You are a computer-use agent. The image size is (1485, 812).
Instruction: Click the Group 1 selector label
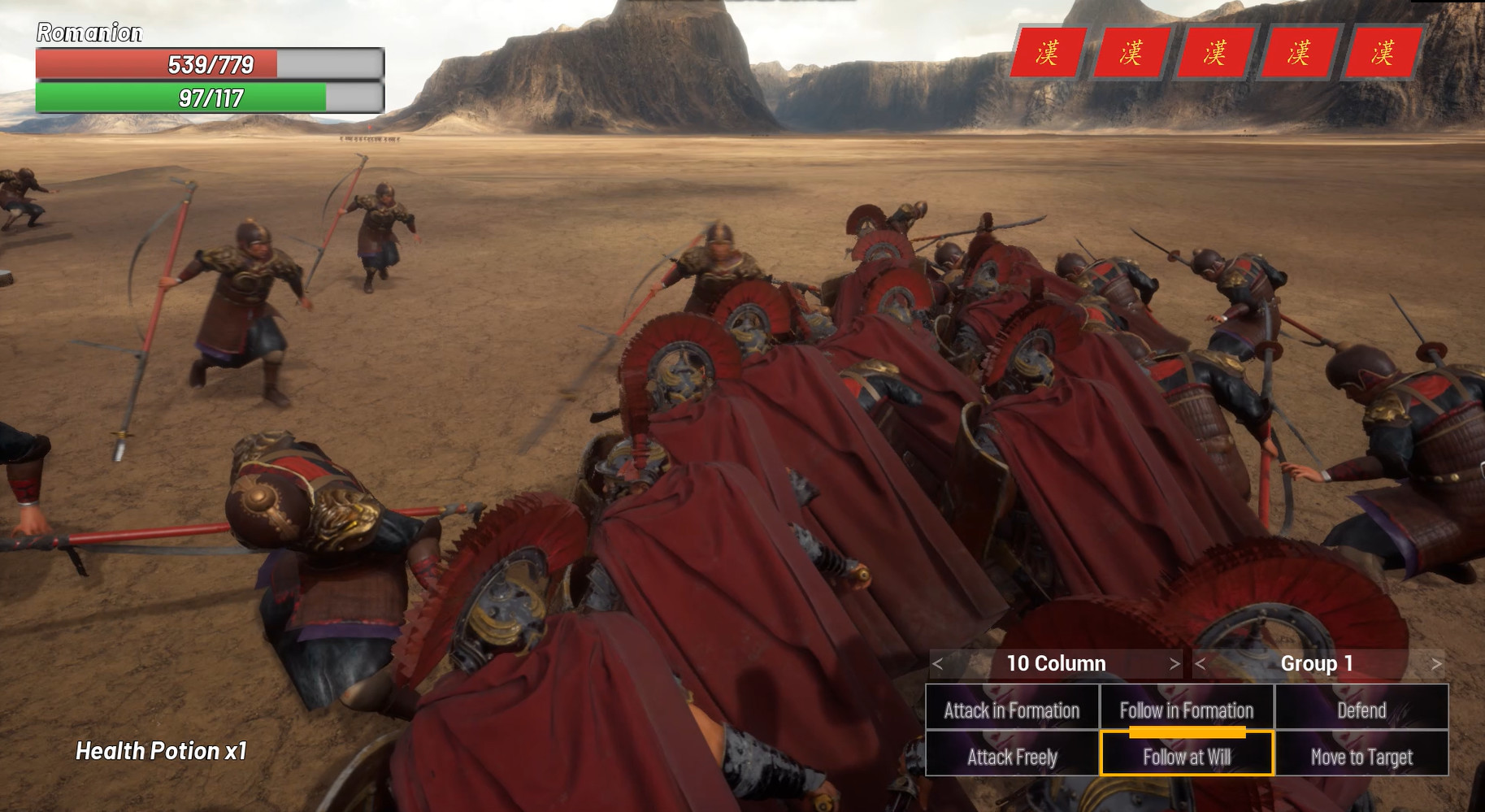[x=1317, y=663]
